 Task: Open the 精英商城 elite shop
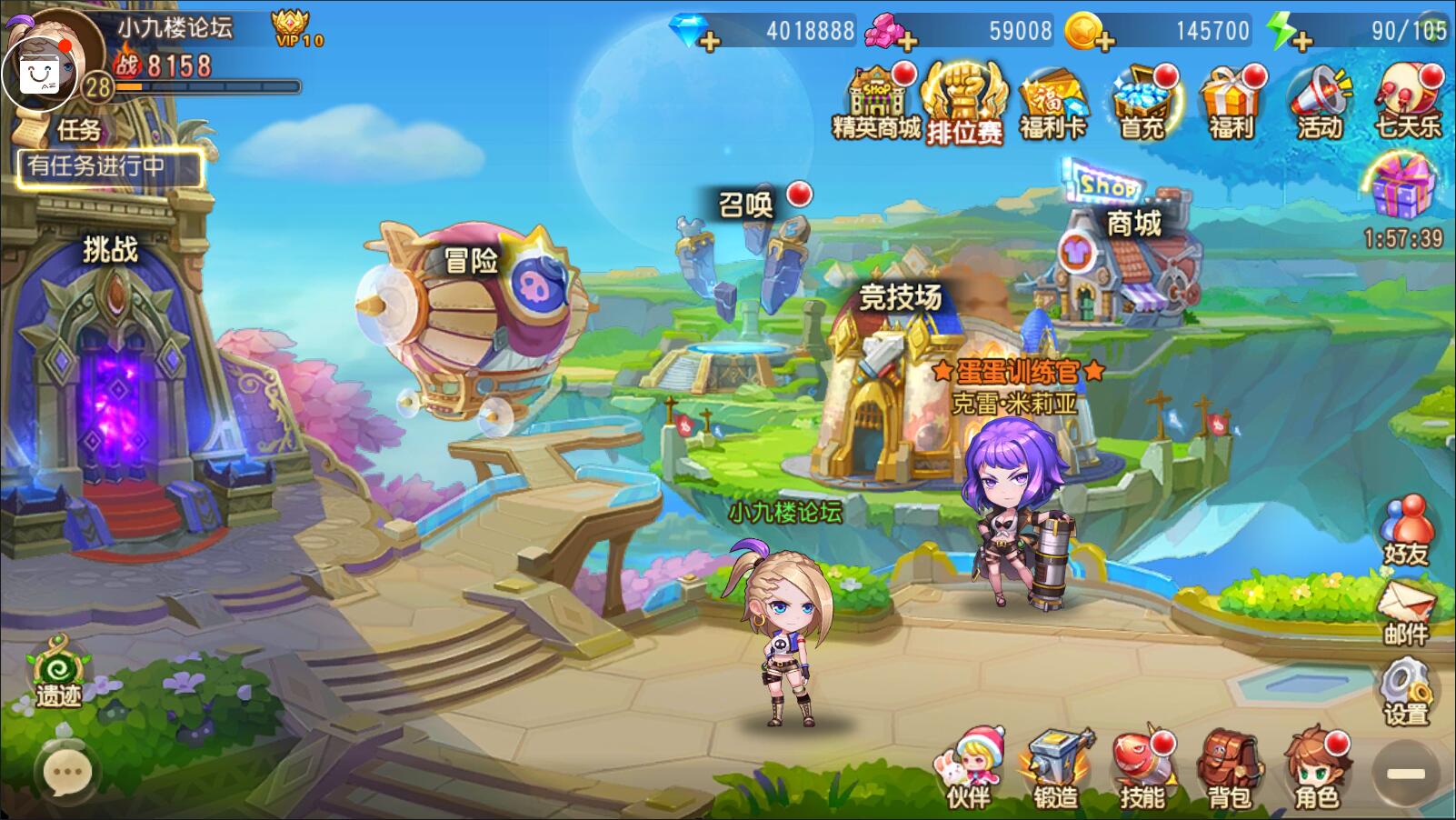(876, 102)
